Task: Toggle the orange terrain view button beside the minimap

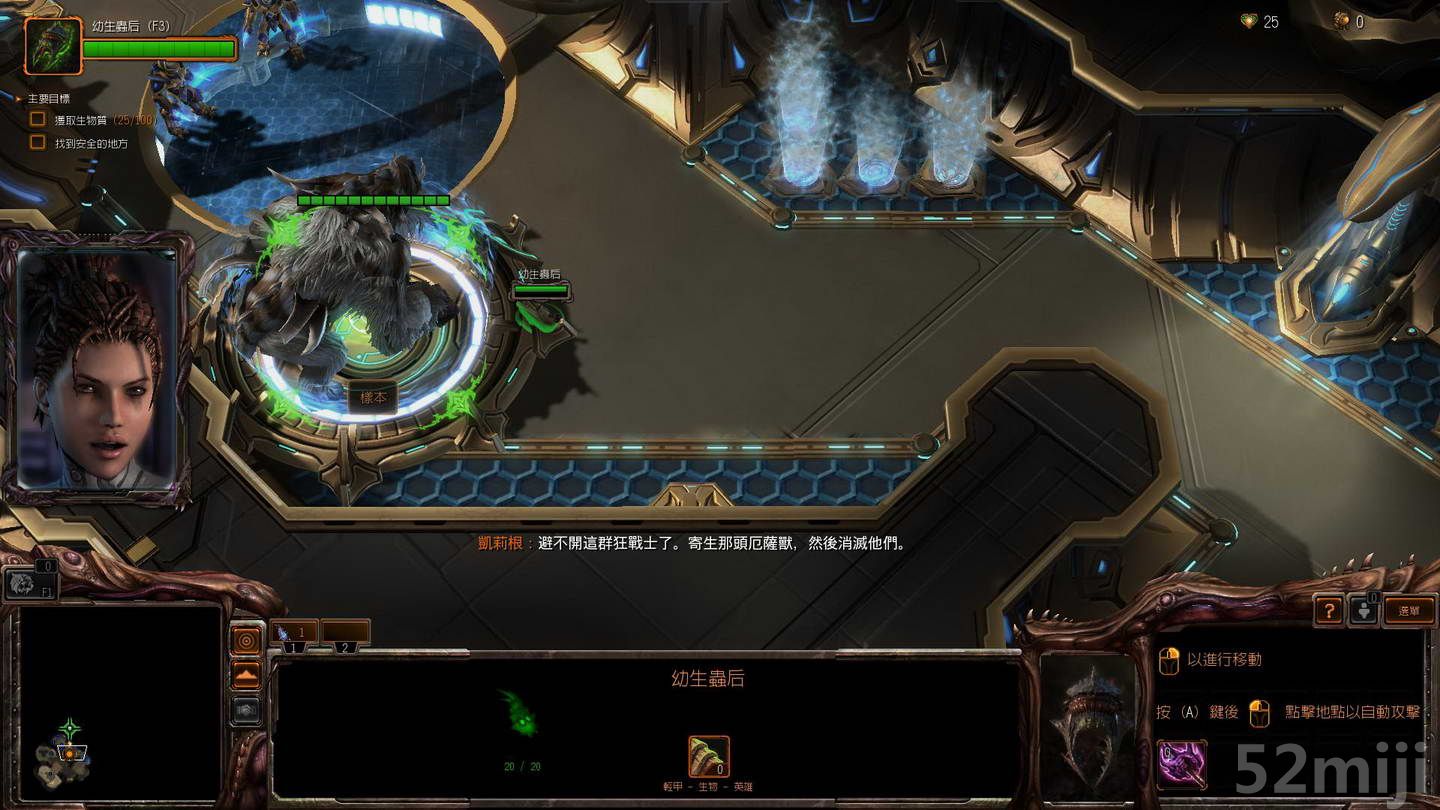Action: [246, 674]
